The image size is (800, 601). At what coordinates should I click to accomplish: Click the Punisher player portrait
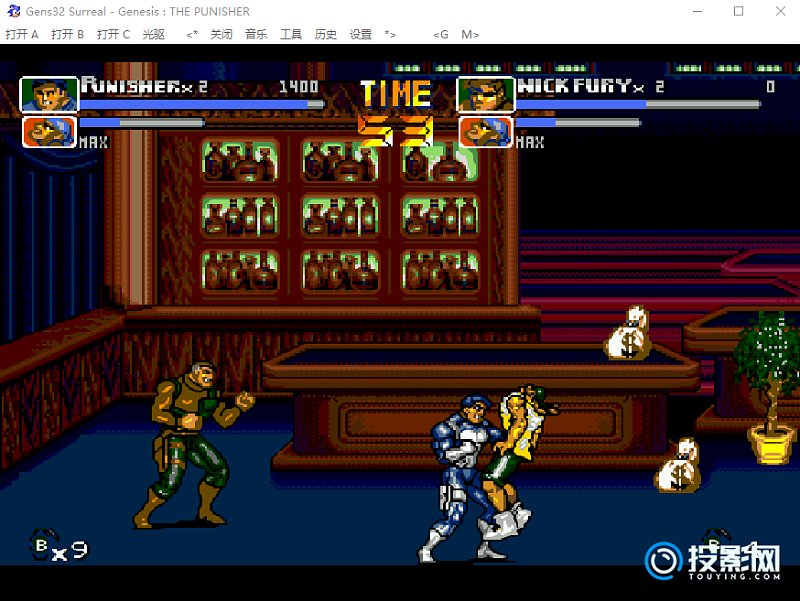(49, 95)
